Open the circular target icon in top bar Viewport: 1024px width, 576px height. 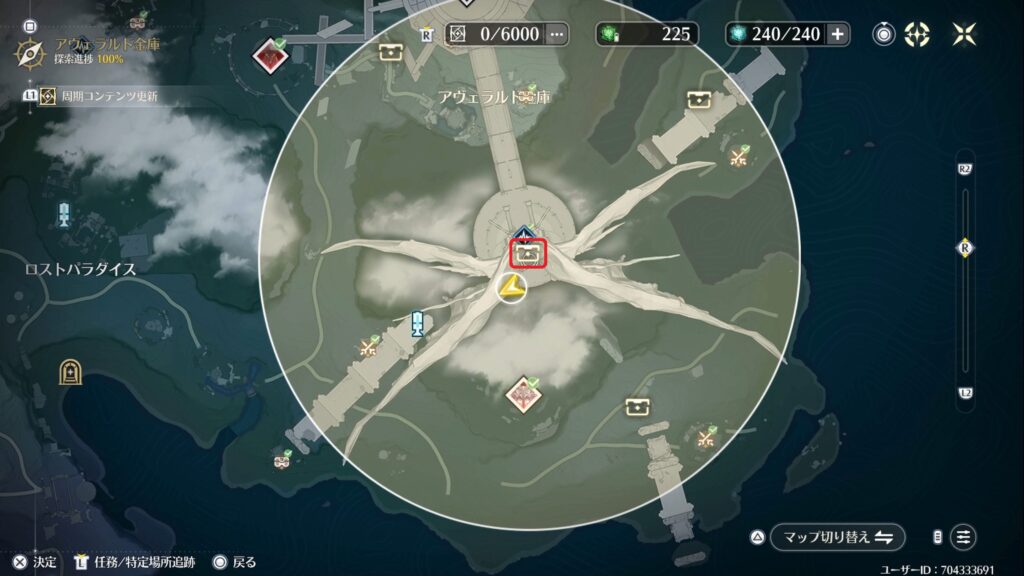884,34
